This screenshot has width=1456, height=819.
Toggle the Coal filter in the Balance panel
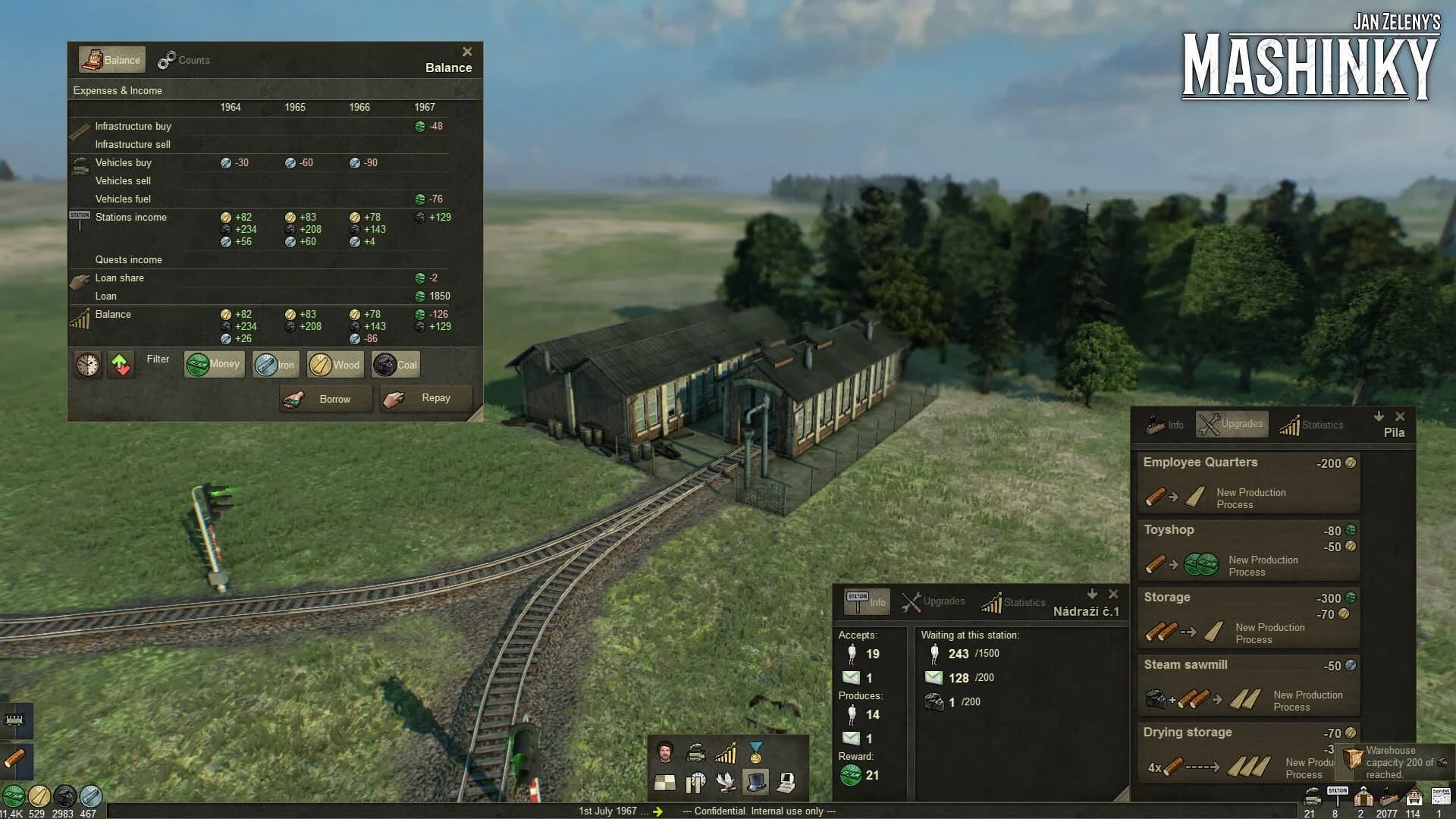pyautogui.click(x=395, y=364)
